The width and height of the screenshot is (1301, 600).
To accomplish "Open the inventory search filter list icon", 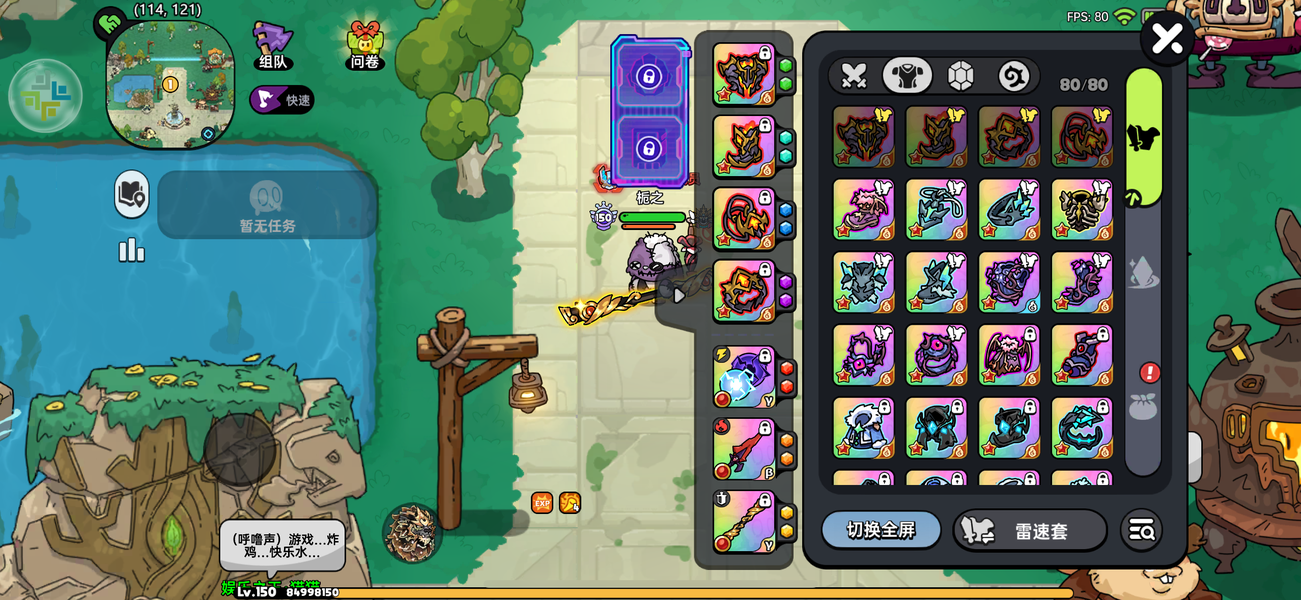I will [1141, 531].
